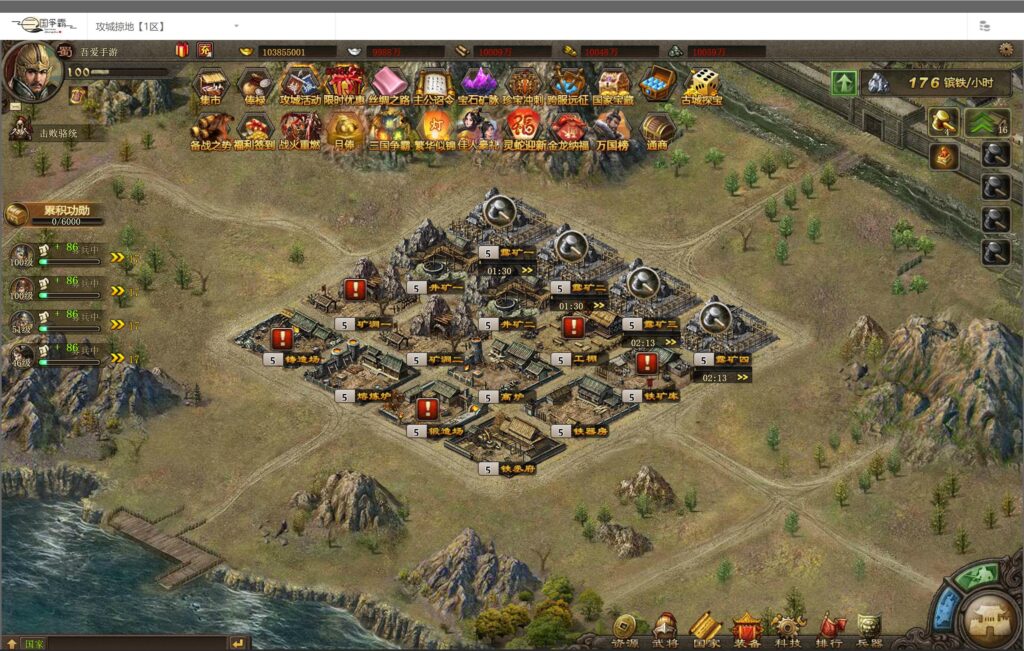Screen dimensions: 1024x651
Task: Open the 排行 rankings menu
Action: click(x=829, y=629)
